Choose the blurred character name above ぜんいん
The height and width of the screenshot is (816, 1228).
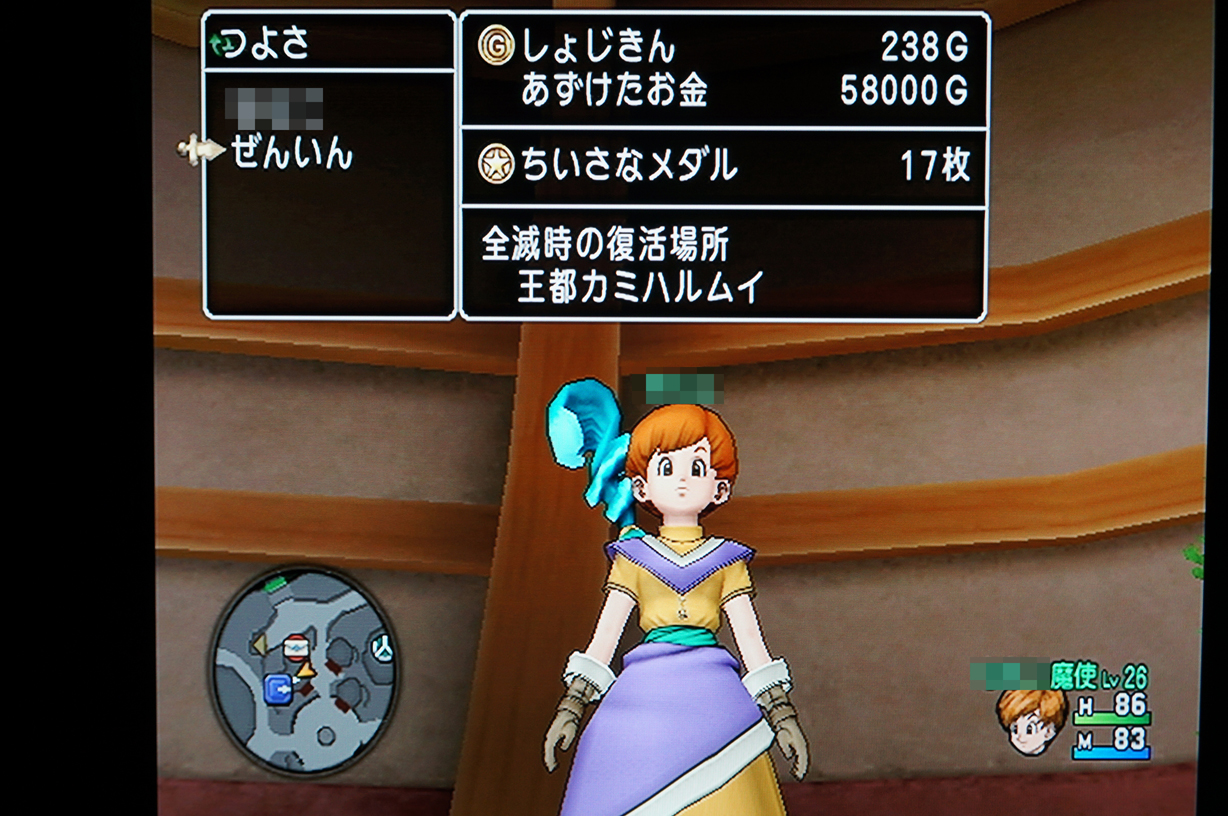pyautogui.click(x=274, y=106)
